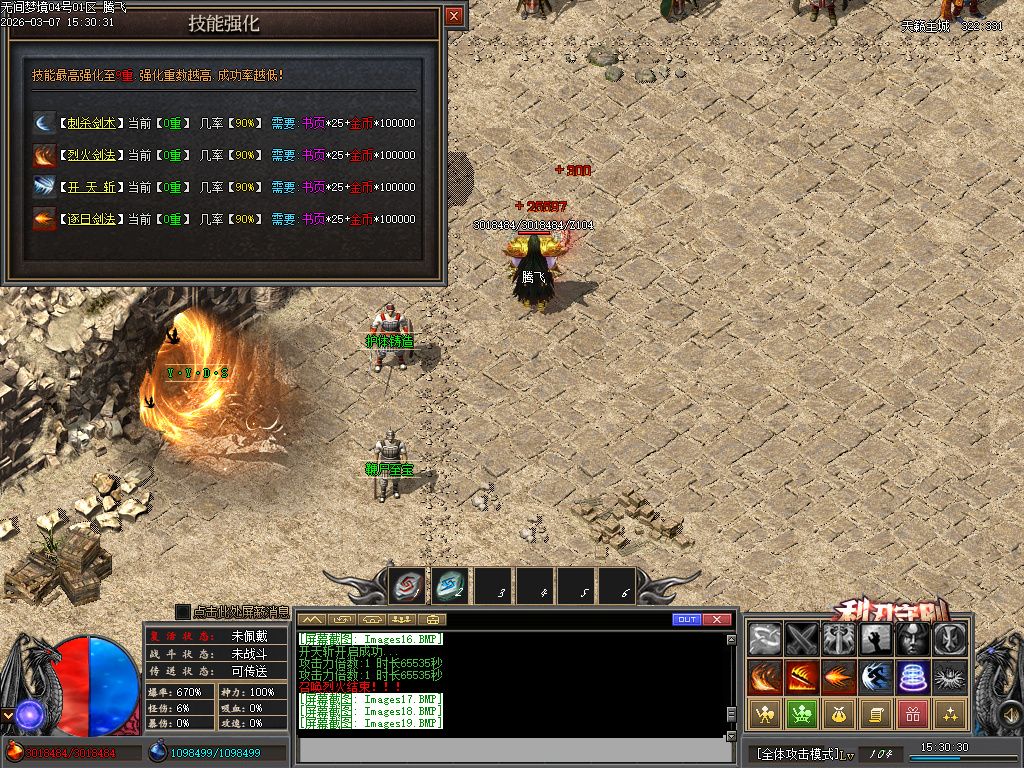Viewport: 1024px width, 768px height.
Task: Use the red rune stone in hotbar slot 1
Action: point(407,585)
